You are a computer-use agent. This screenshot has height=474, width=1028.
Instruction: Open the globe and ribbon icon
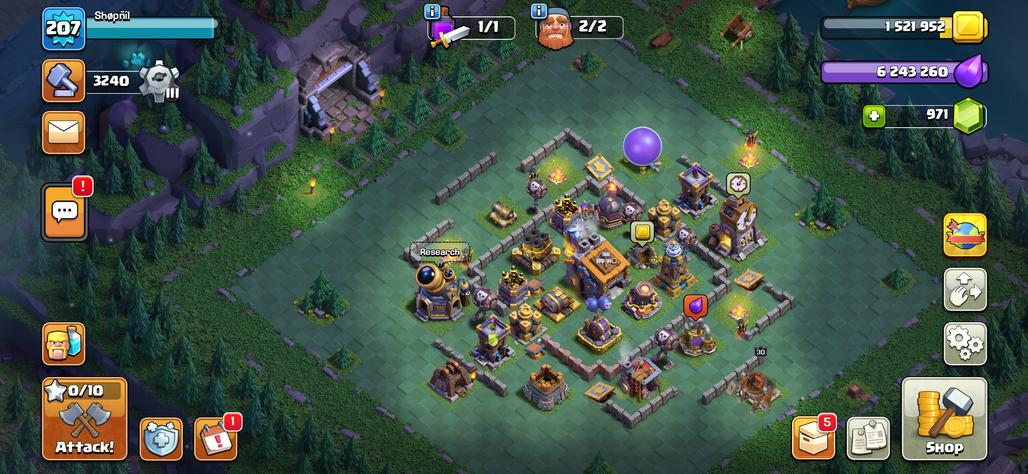(964, 235)
